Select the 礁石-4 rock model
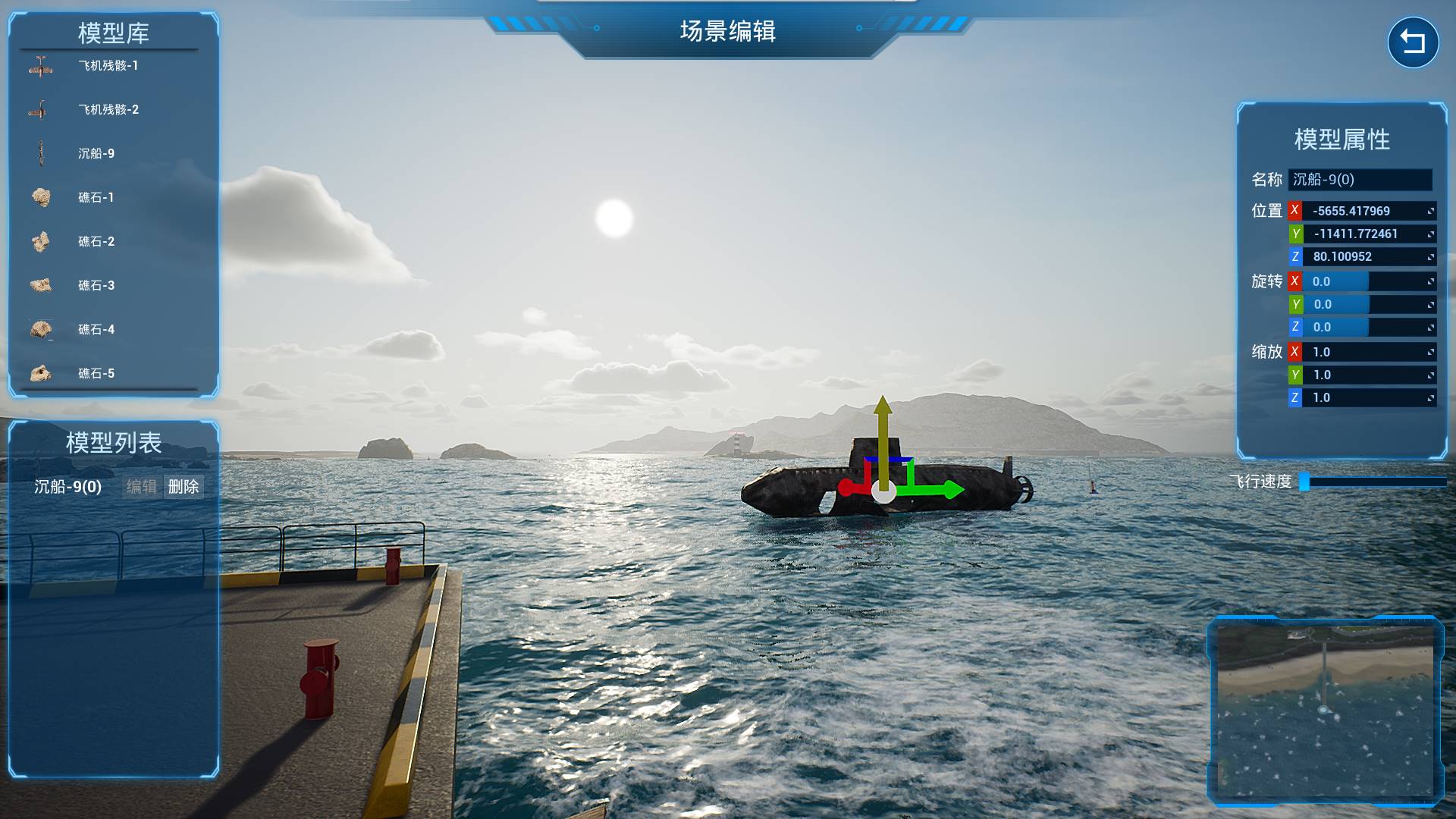The width and height of the screenshot is (1456, 819). pos(96,330)
